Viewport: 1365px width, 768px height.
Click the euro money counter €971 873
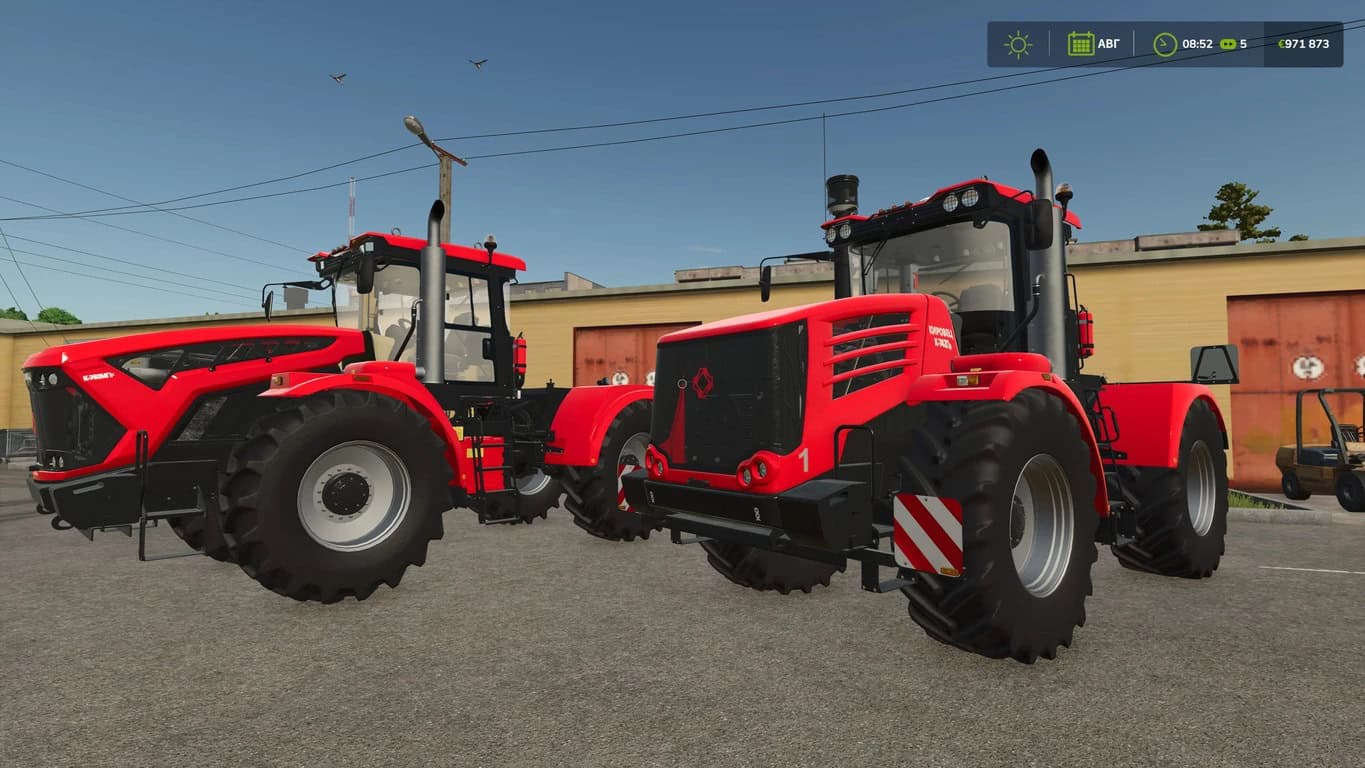[1302, 43]
